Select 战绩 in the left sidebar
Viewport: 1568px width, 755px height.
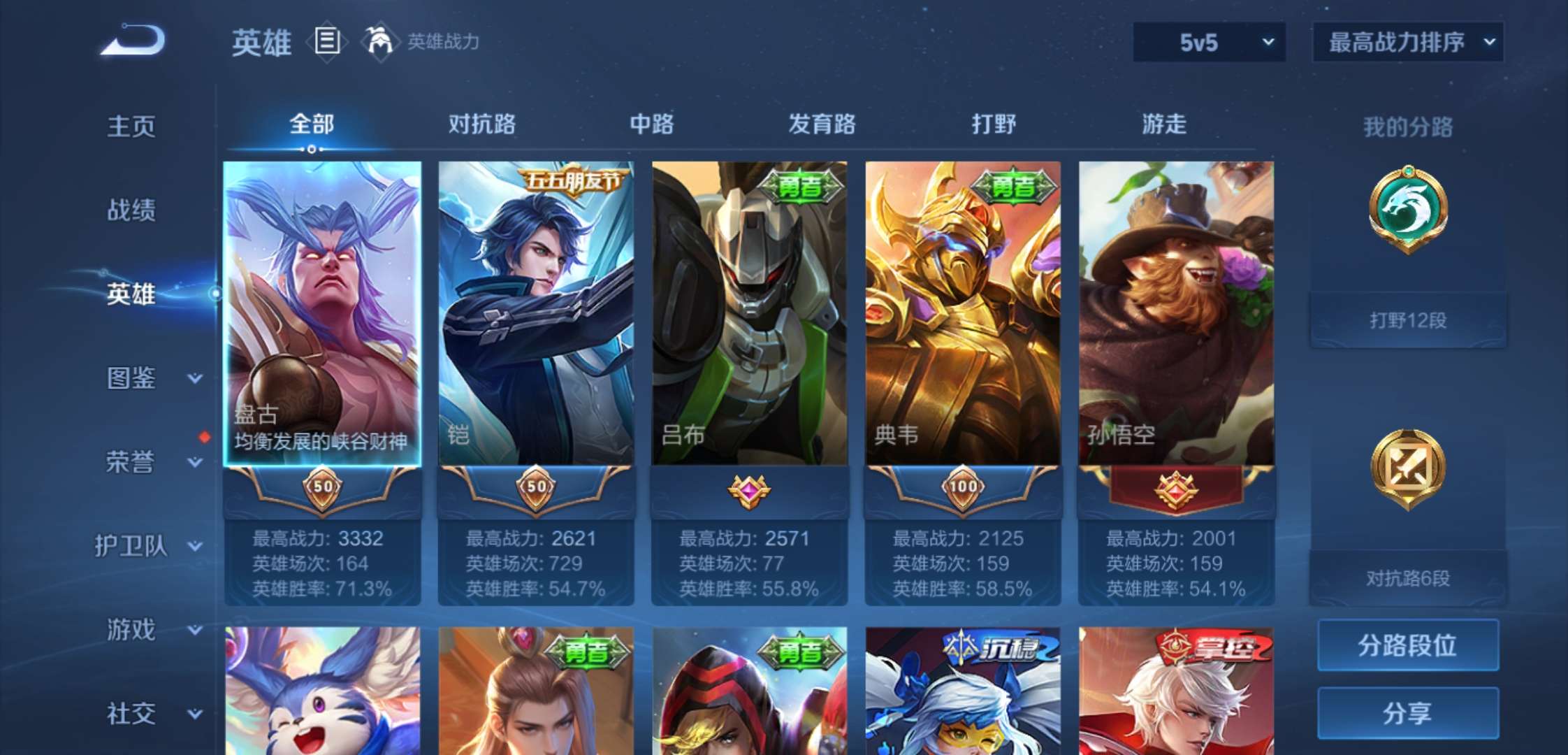[131, 211]
